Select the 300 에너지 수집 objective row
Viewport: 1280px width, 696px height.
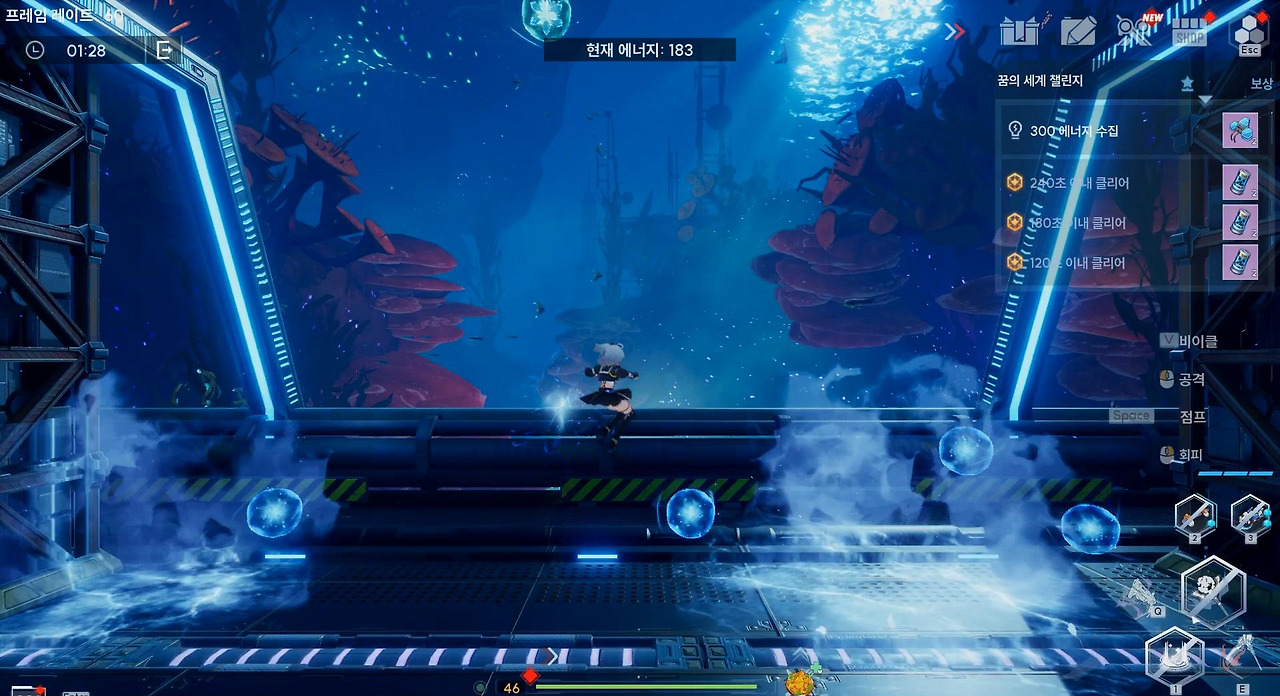click(x=1100, y=131)
